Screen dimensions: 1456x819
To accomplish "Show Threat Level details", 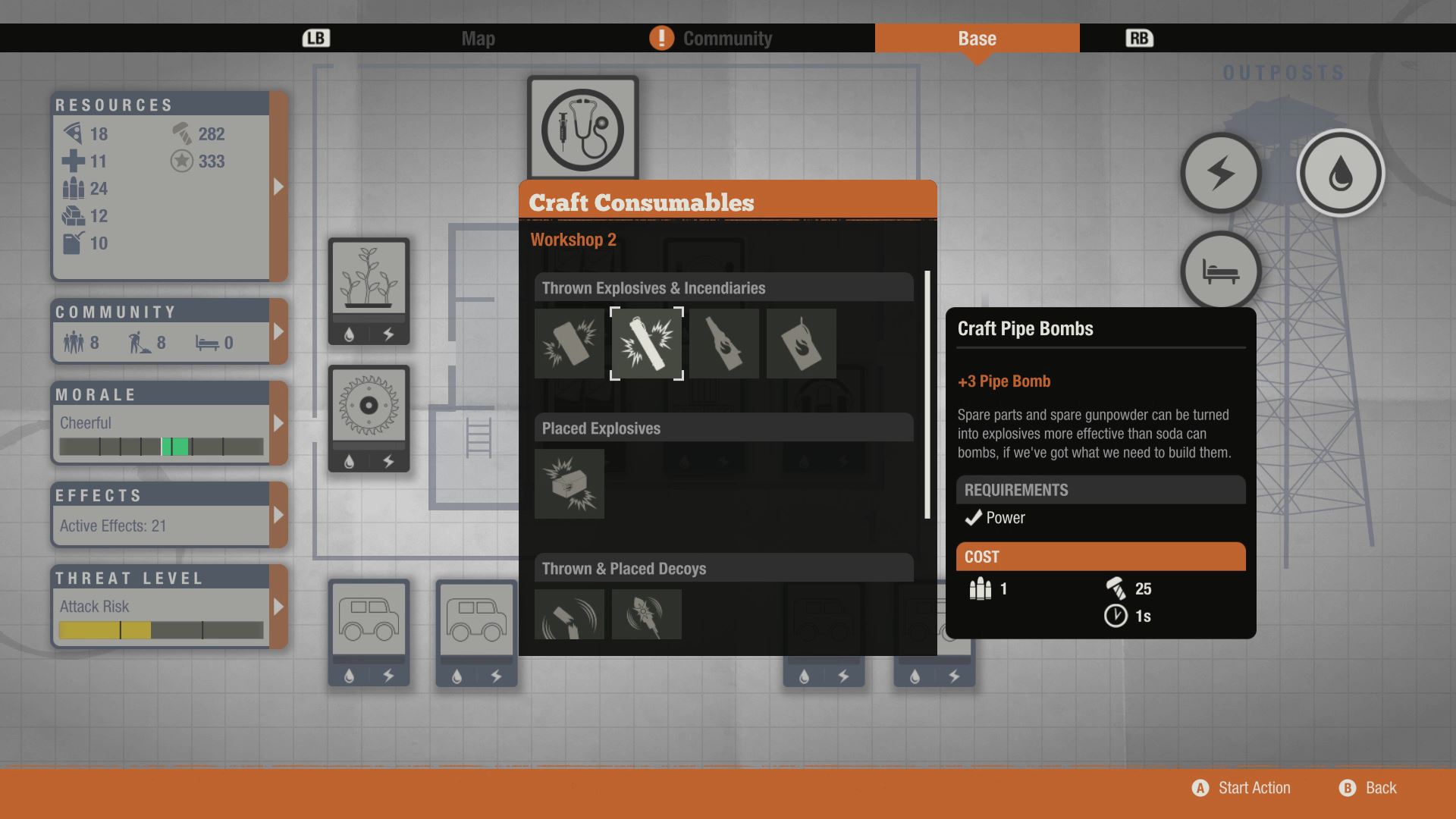I will (x=278, y=607).
